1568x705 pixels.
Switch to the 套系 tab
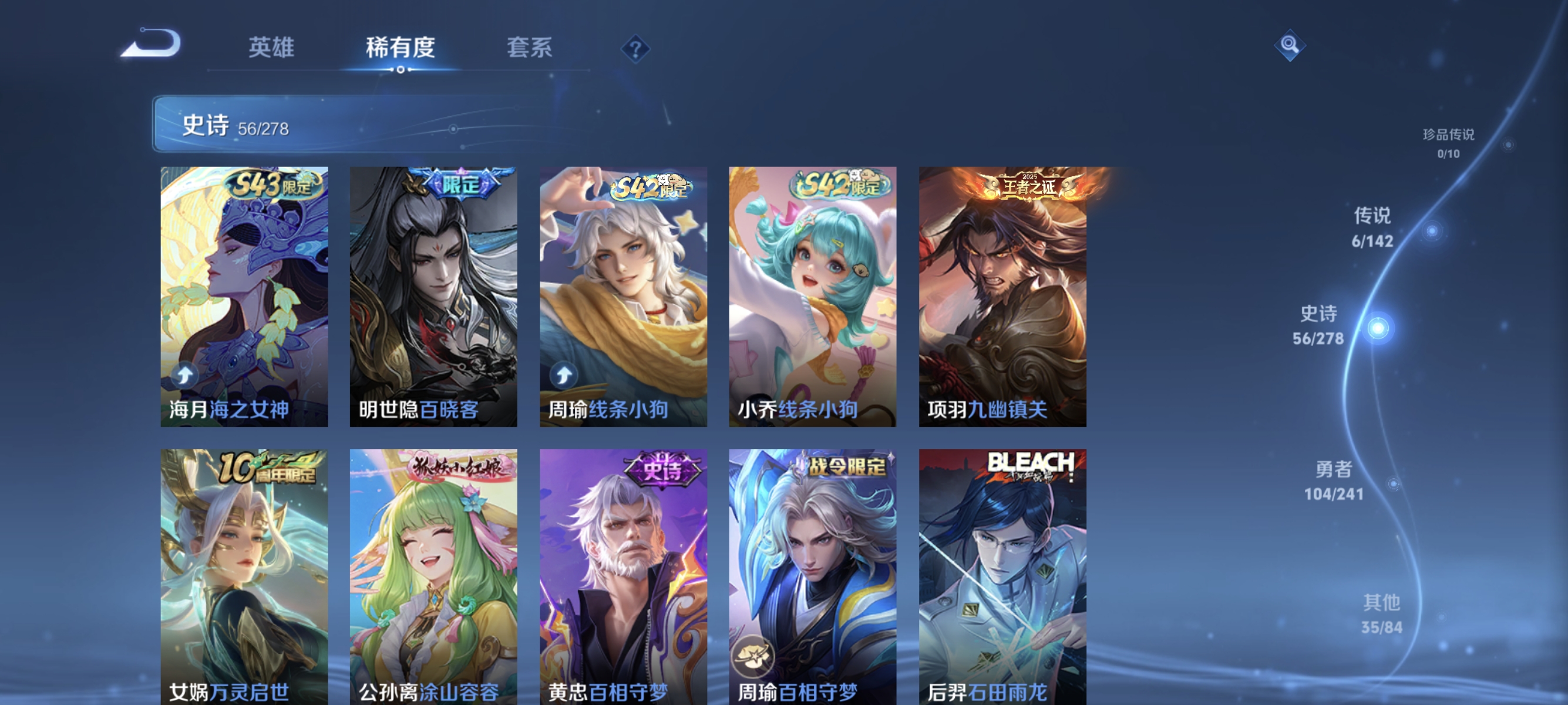[529, 48]
